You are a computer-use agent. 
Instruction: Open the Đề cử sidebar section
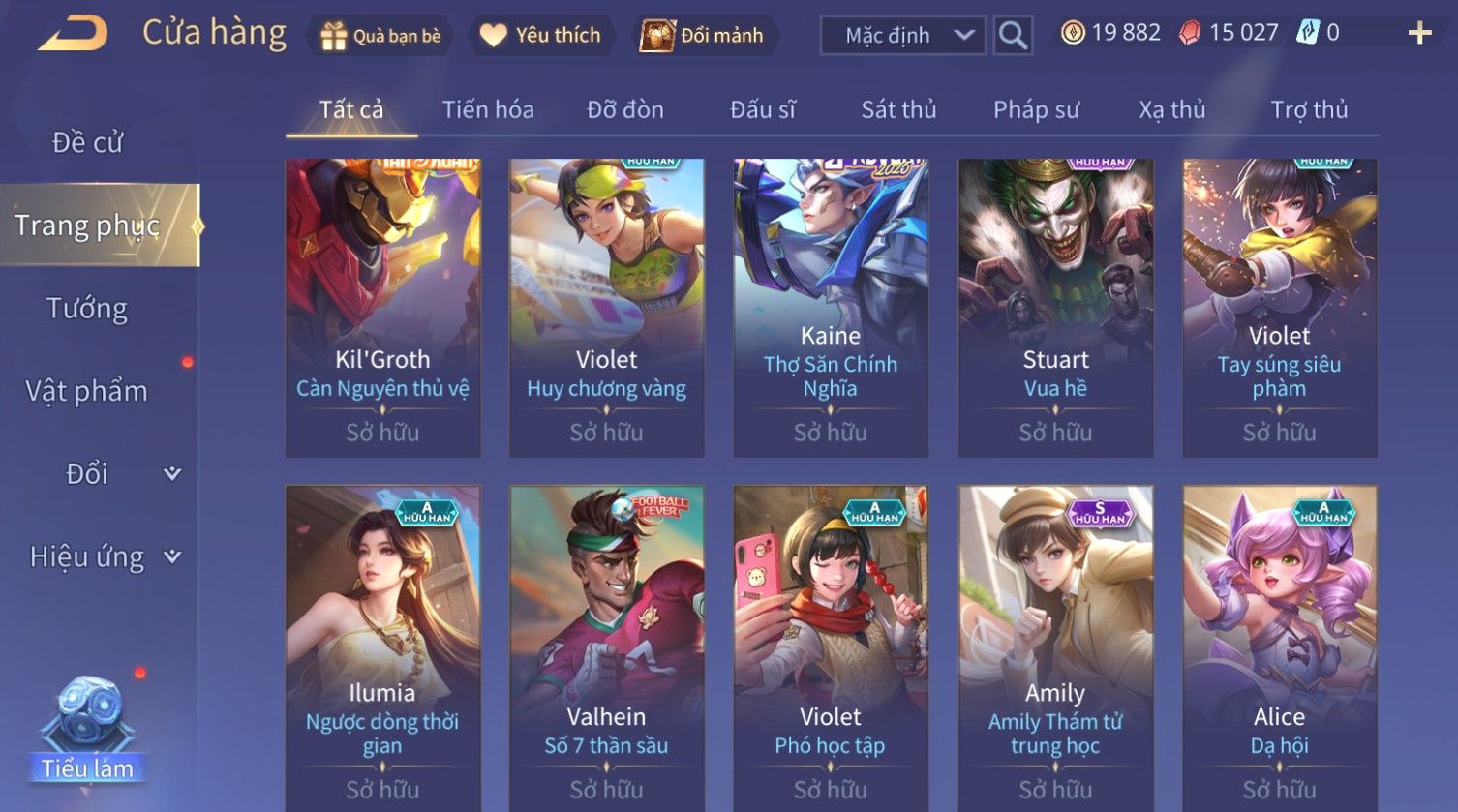87,143
